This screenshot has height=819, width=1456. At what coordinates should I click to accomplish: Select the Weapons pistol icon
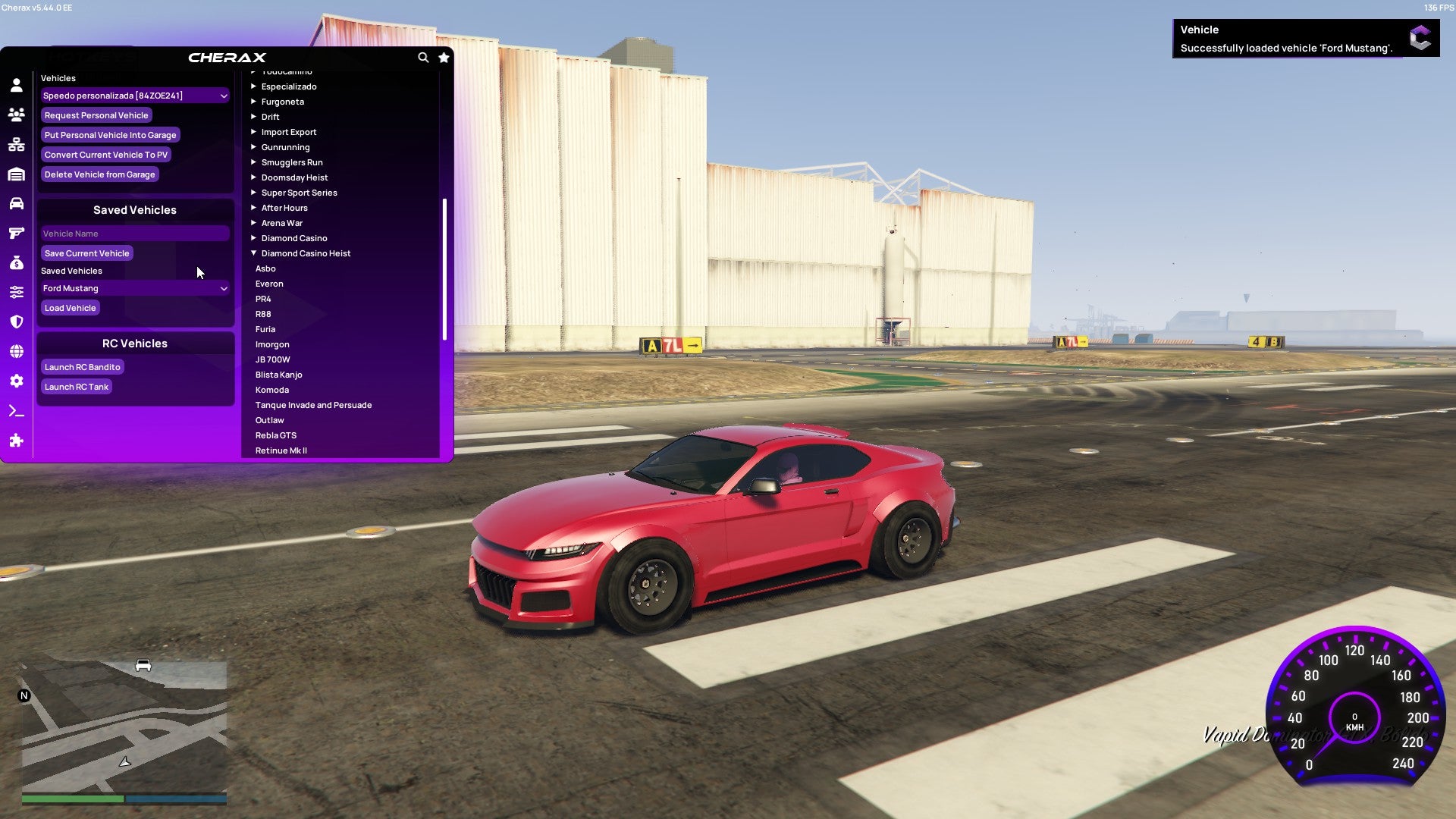[16, 233]
